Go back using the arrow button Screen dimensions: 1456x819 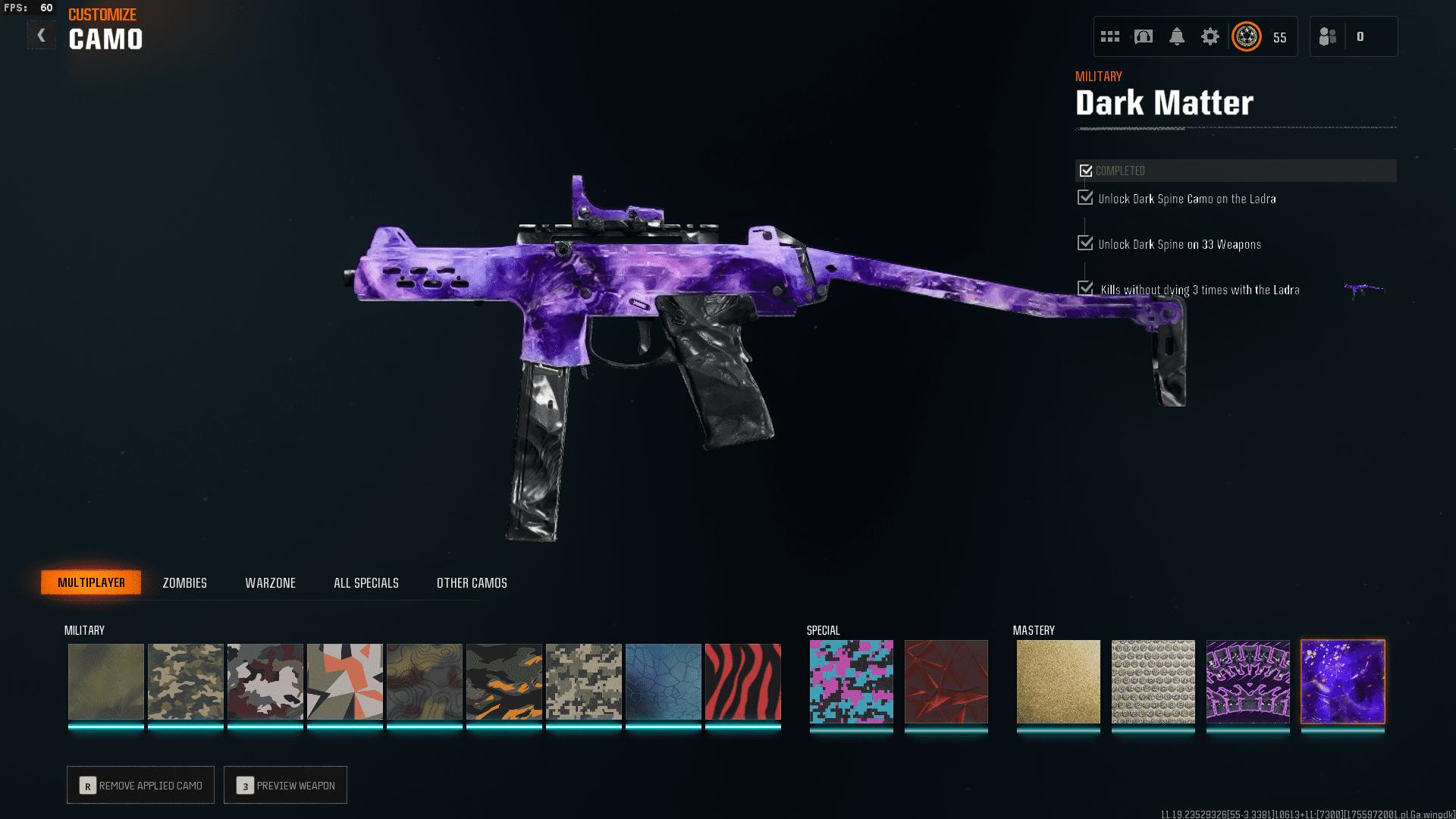click(42, 35)
